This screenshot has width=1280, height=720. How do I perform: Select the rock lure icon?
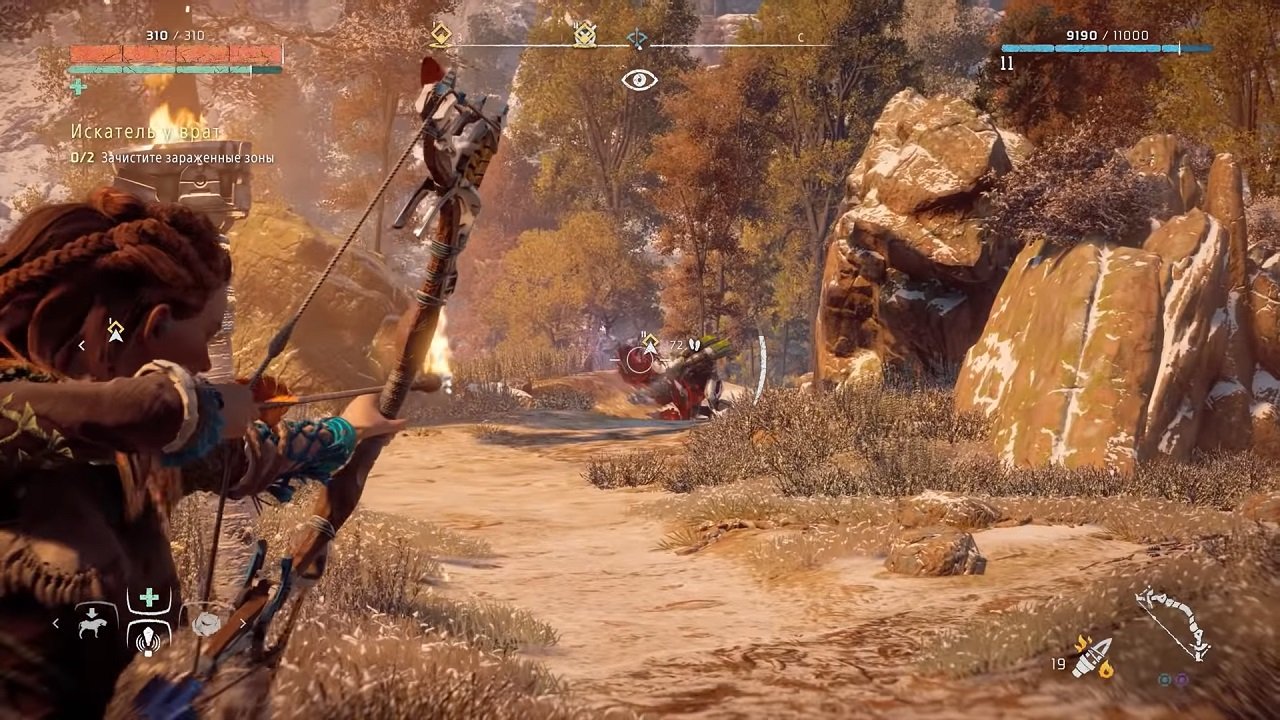click(206, 624)
